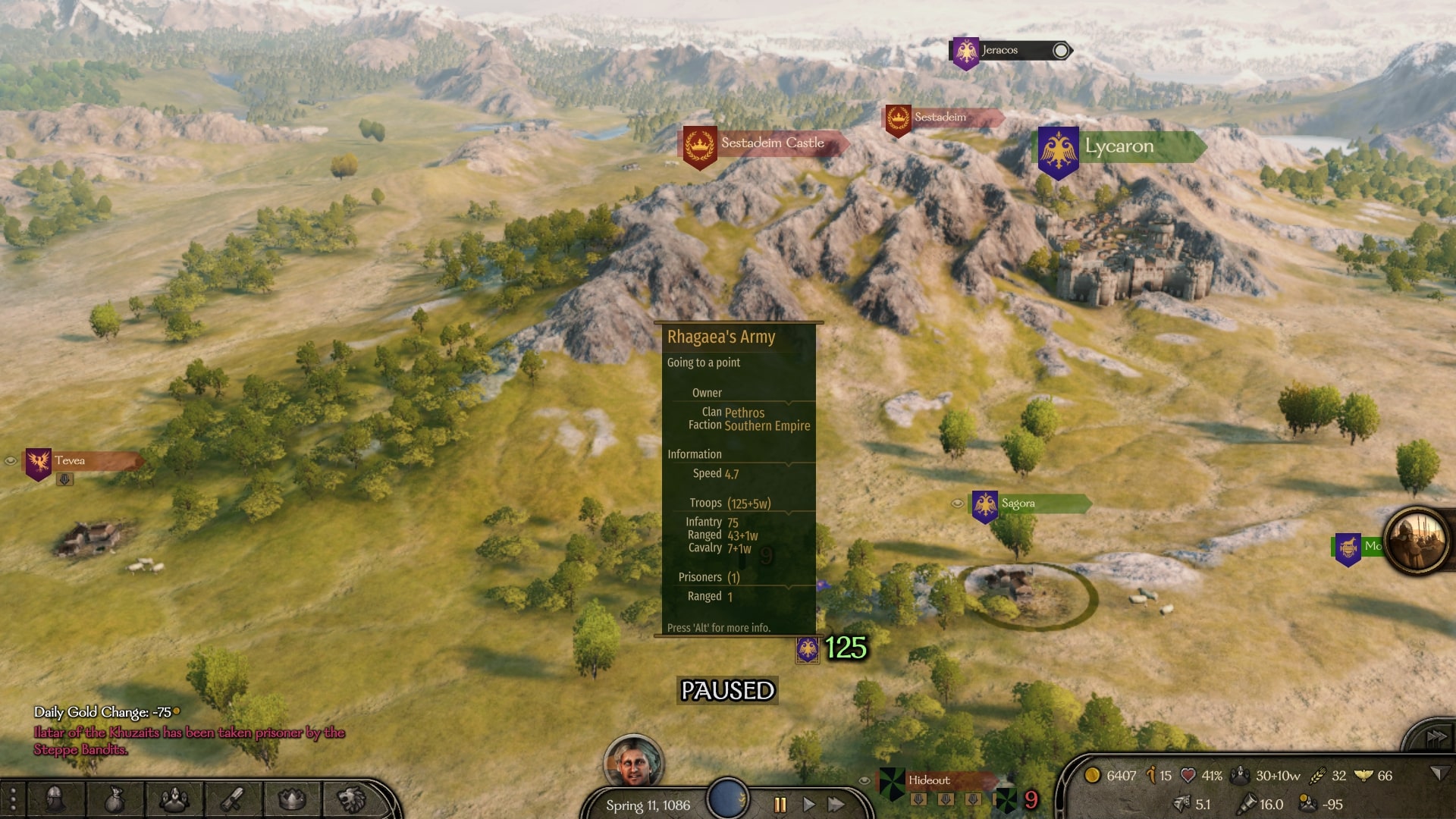Select the Sestadeim village nameplate
Viewport: 1456px width, 819px height.
[940, 118]
